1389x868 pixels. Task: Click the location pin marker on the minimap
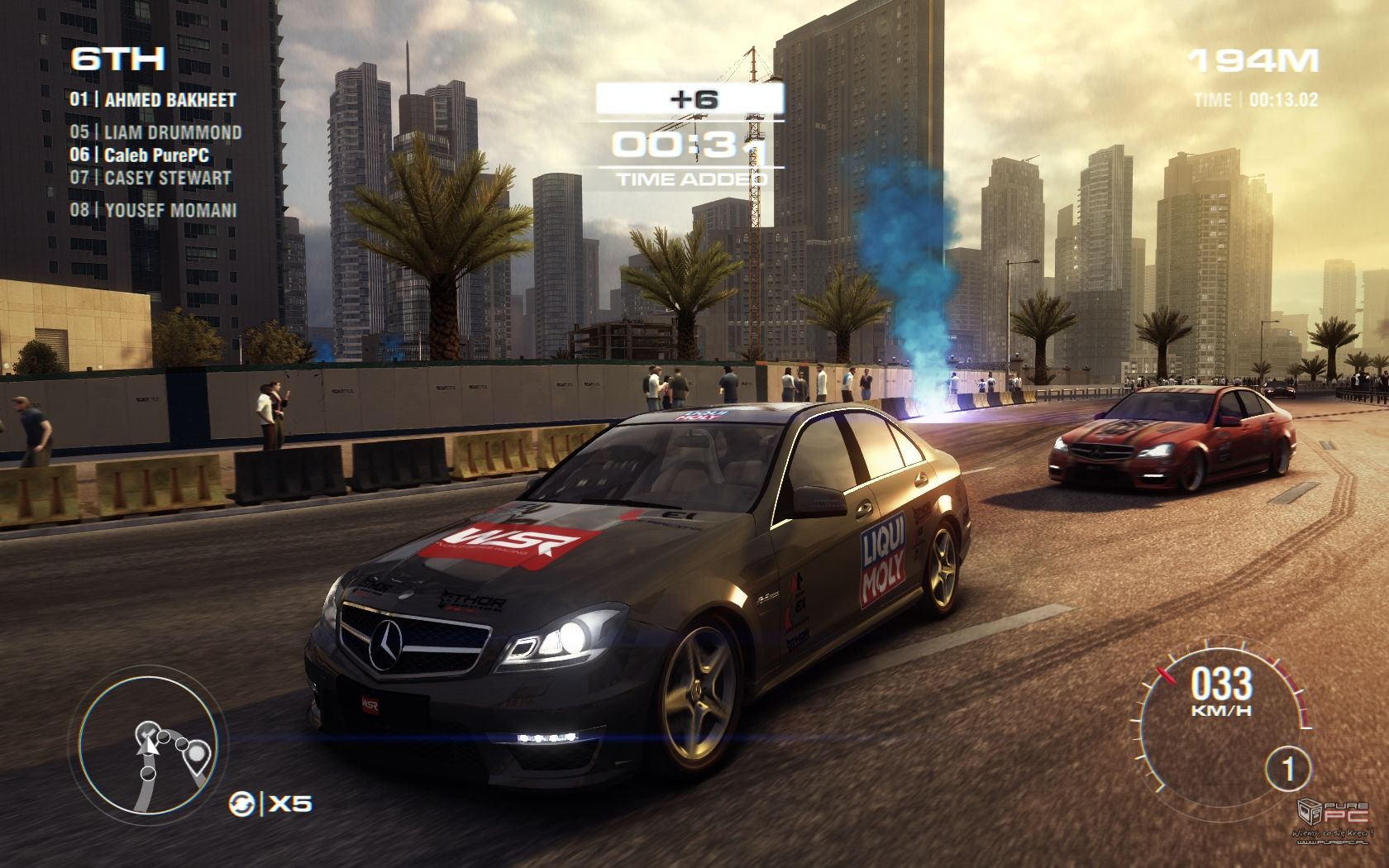tap(198, 753)
